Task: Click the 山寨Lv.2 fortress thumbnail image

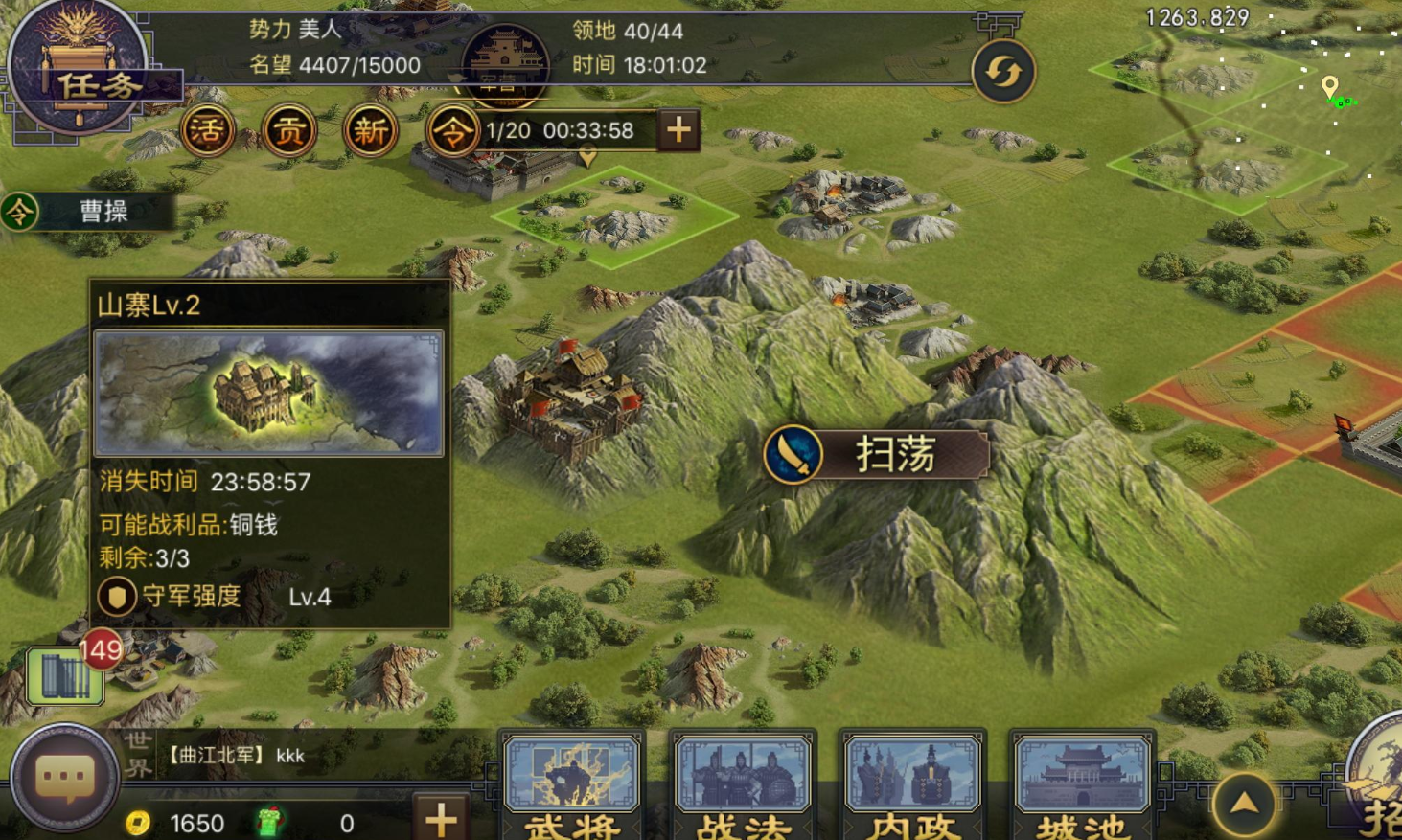Action: 268,393
